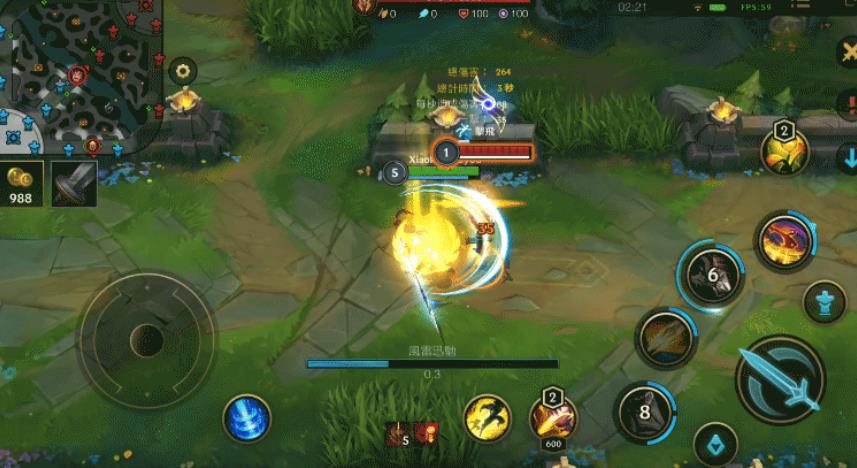Buy the 600 gold suggested item
Image resolution: width=857 pixels, height=468 pixels.
(x=552, y=420)
